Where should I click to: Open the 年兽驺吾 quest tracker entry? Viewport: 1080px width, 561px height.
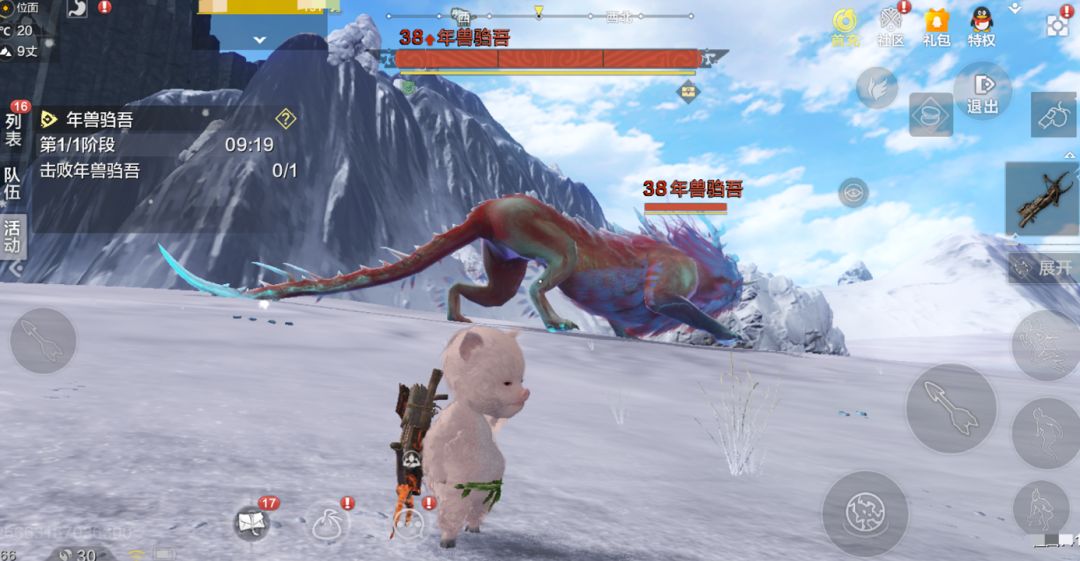click(100, 119)
